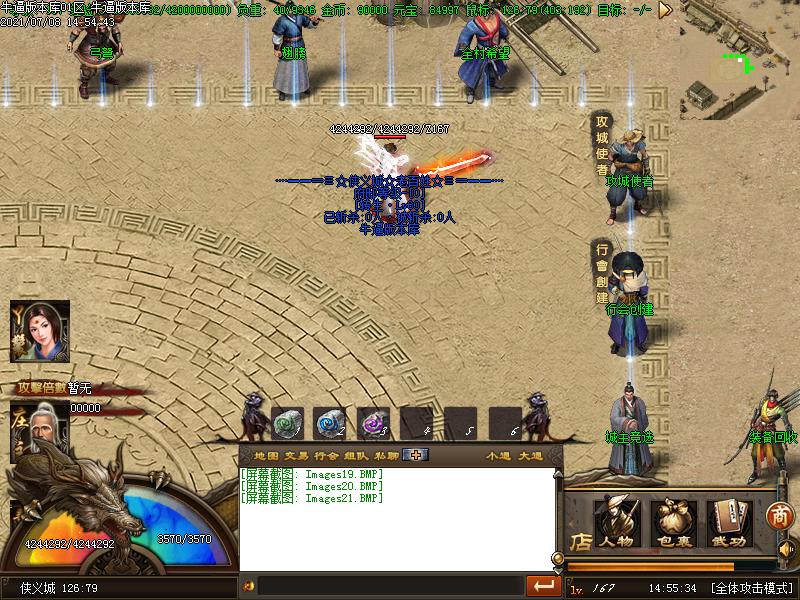800x600 pixels.
Task: Open the 包裹 inventory bag
Action: (673, 524)
